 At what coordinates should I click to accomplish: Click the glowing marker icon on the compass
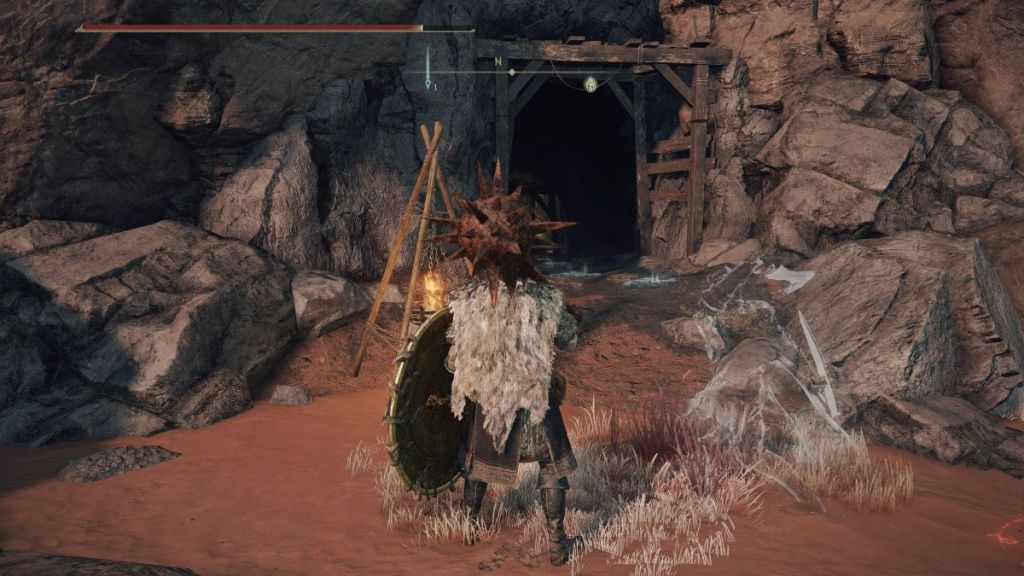pos(590,84)
